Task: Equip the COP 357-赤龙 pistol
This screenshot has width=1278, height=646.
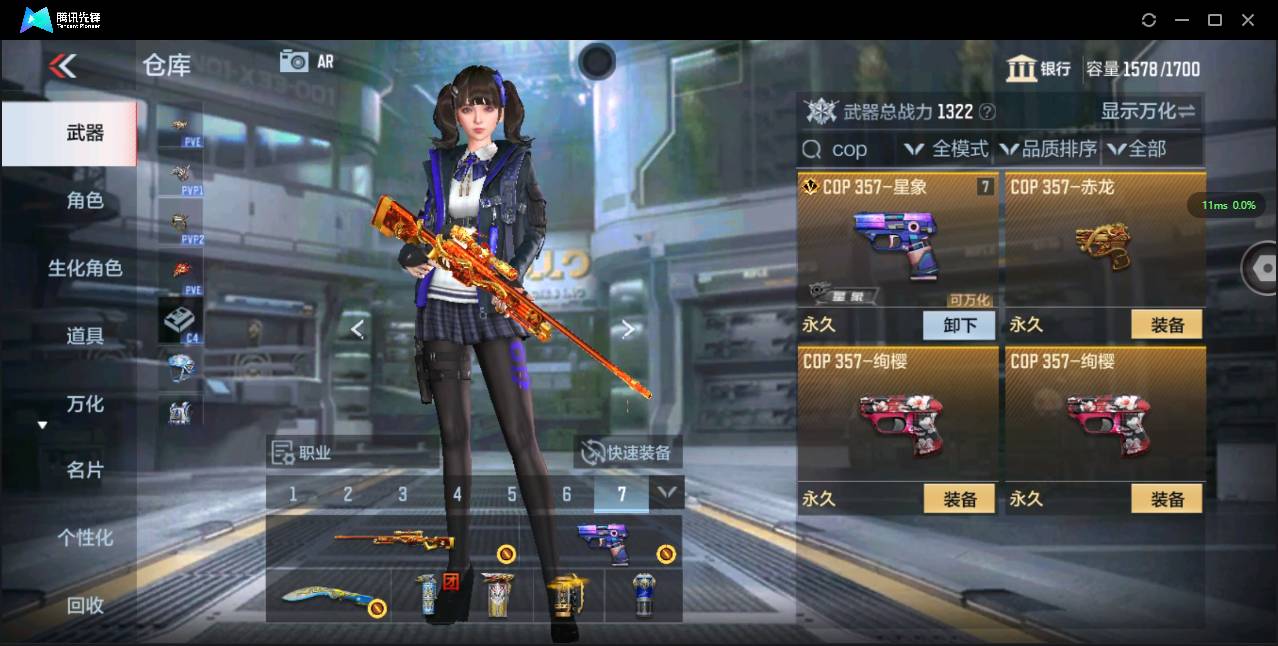Action: tap(1166, 325)
